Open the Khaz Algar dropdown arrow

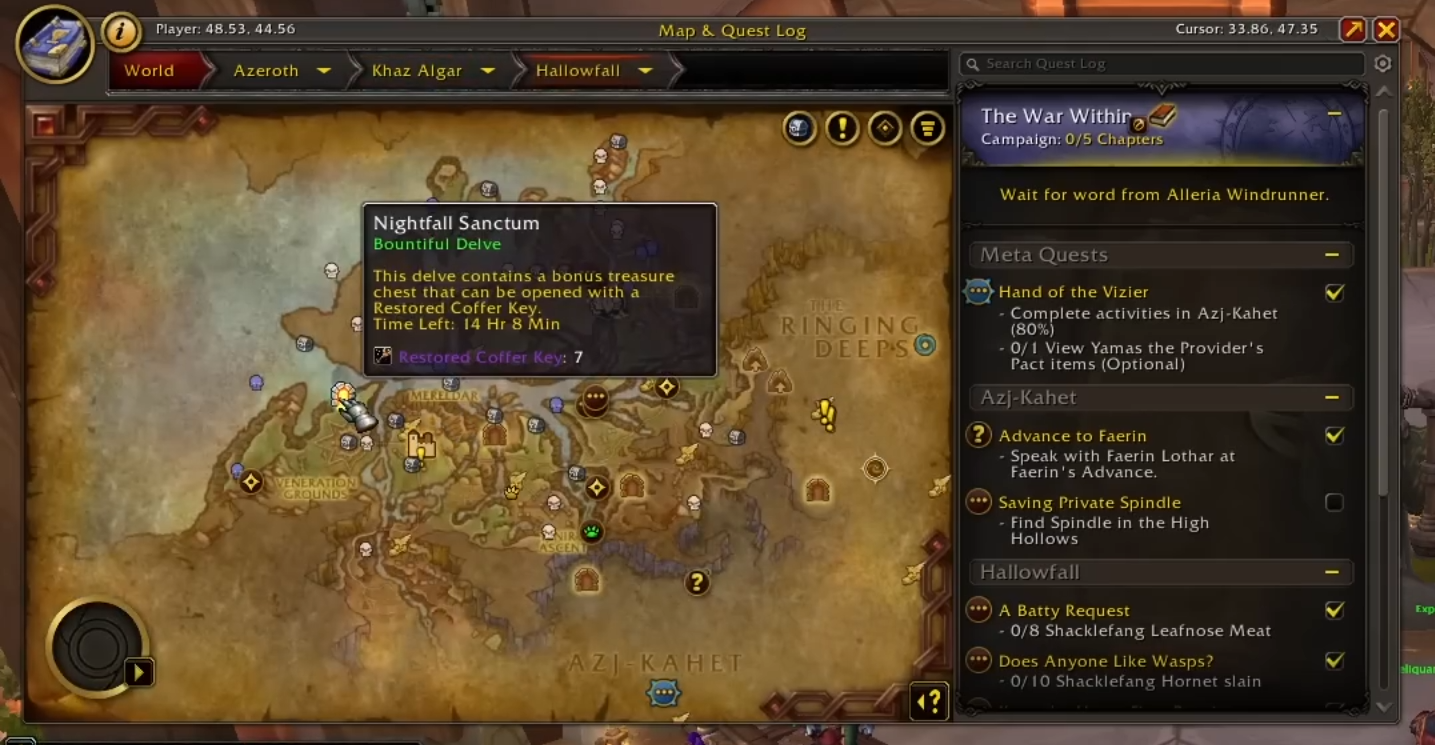point(488,71)
